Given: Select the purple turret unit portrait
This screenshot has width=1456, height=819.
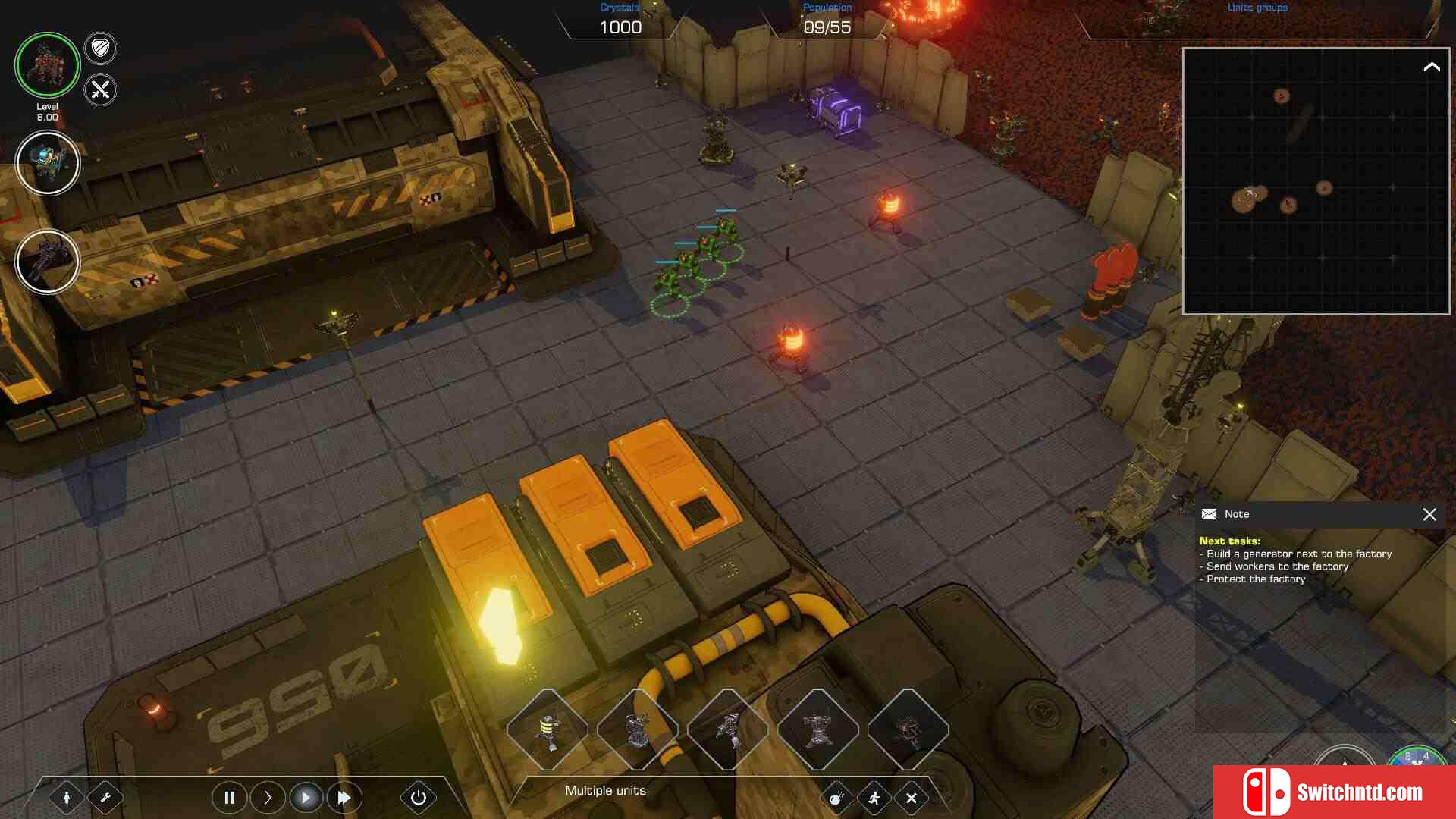Looking at the screenshot, I should [47, 262].
